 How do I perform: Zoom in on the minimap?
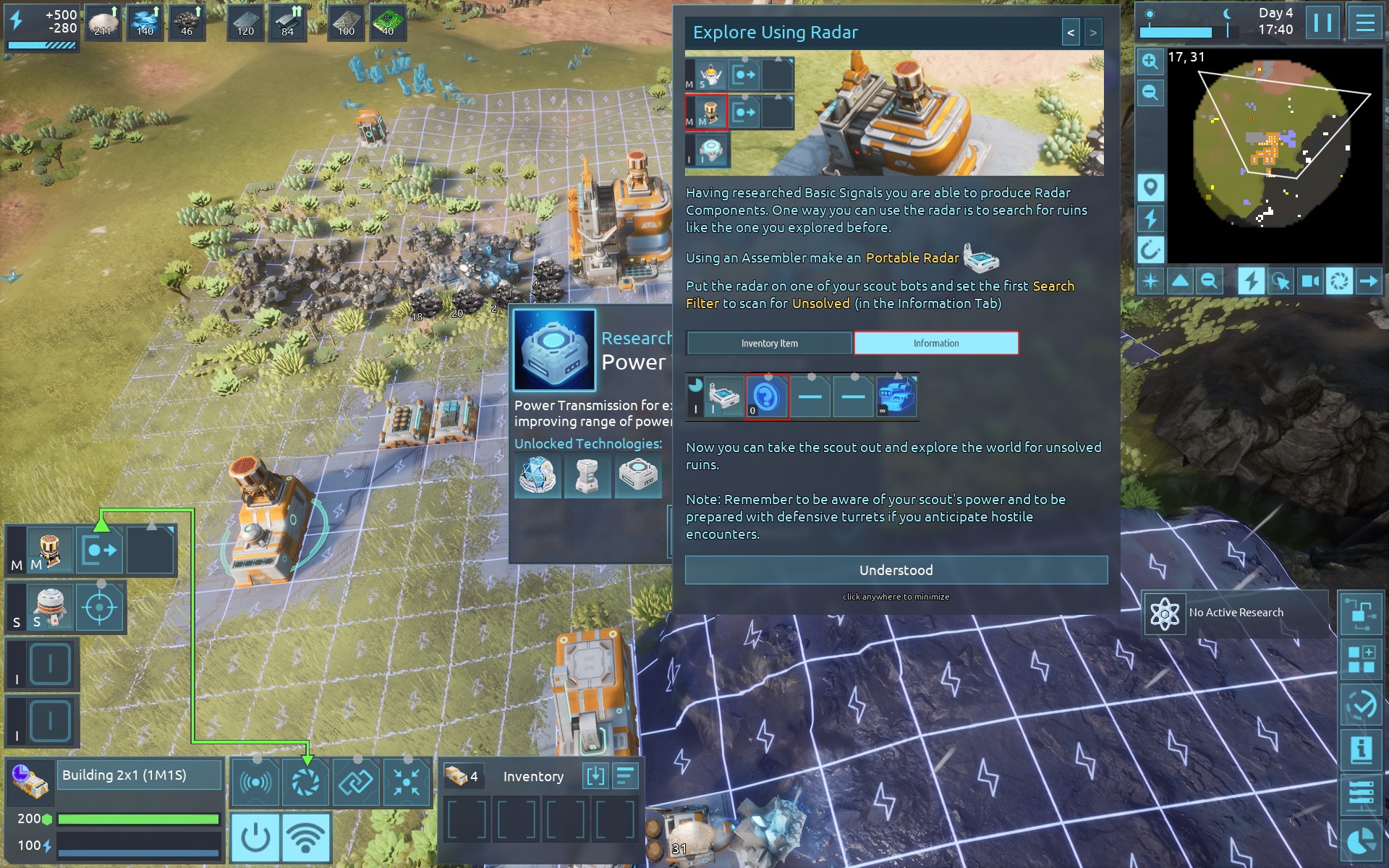[x=1150, y=61]
